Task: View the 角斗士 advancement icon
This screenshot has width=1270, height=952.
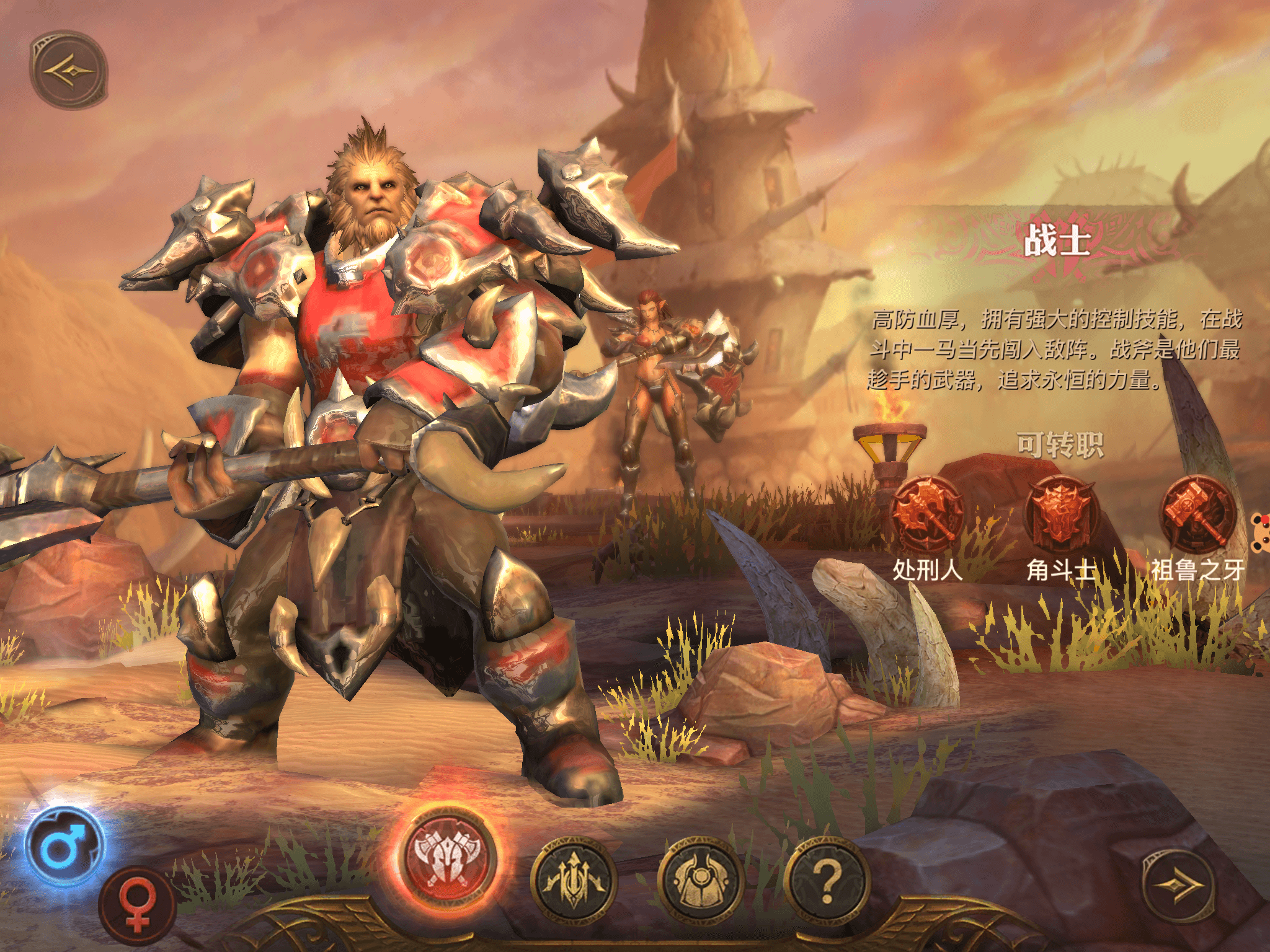Action: [x=1062, y=514]
